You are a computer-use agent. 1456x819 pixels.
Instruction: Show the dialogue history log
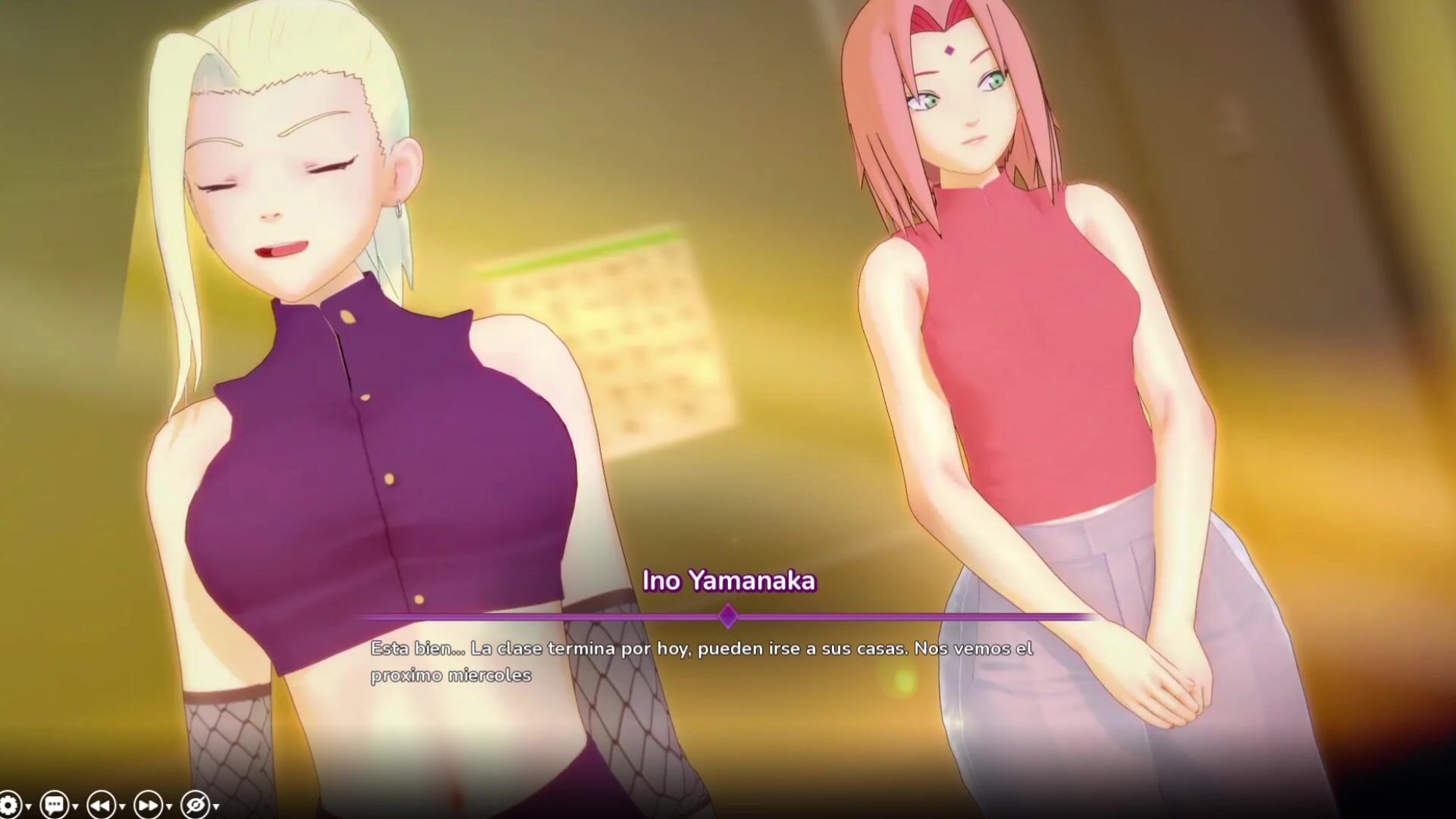point(55,805)
